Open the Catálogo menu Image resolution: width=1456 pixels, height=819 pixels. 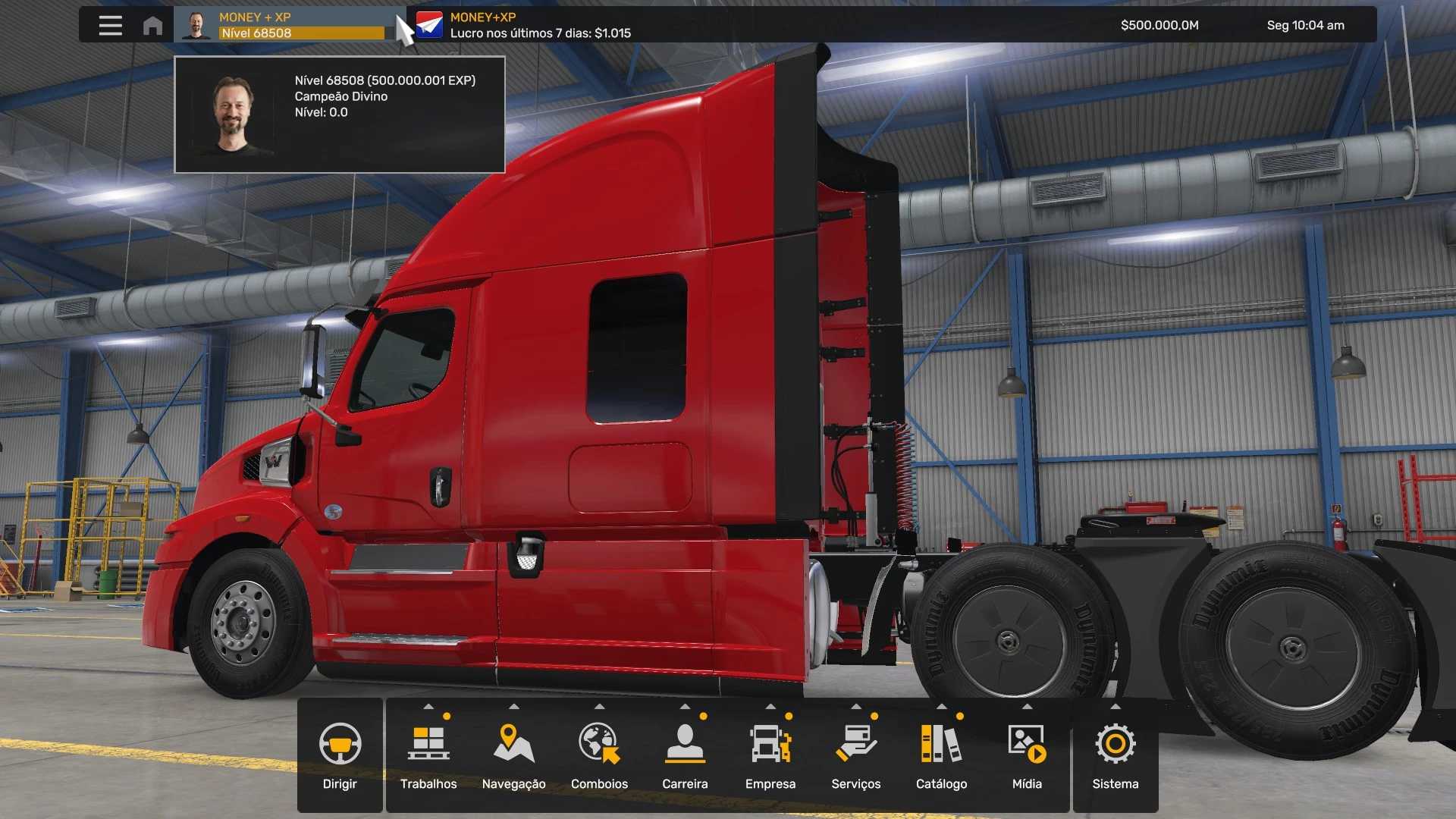point(941,755)
